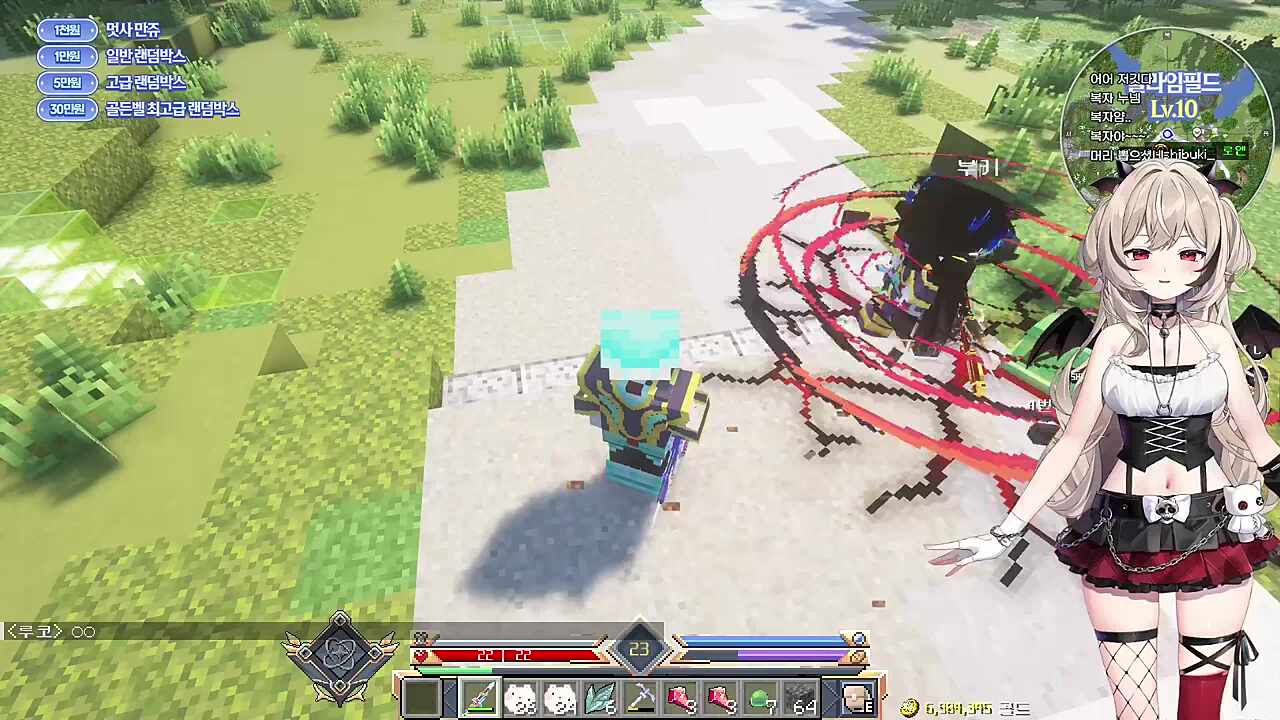The image size is (1280, 720).
Task: Open the player head slot marked E
Action: pos(857,698)
